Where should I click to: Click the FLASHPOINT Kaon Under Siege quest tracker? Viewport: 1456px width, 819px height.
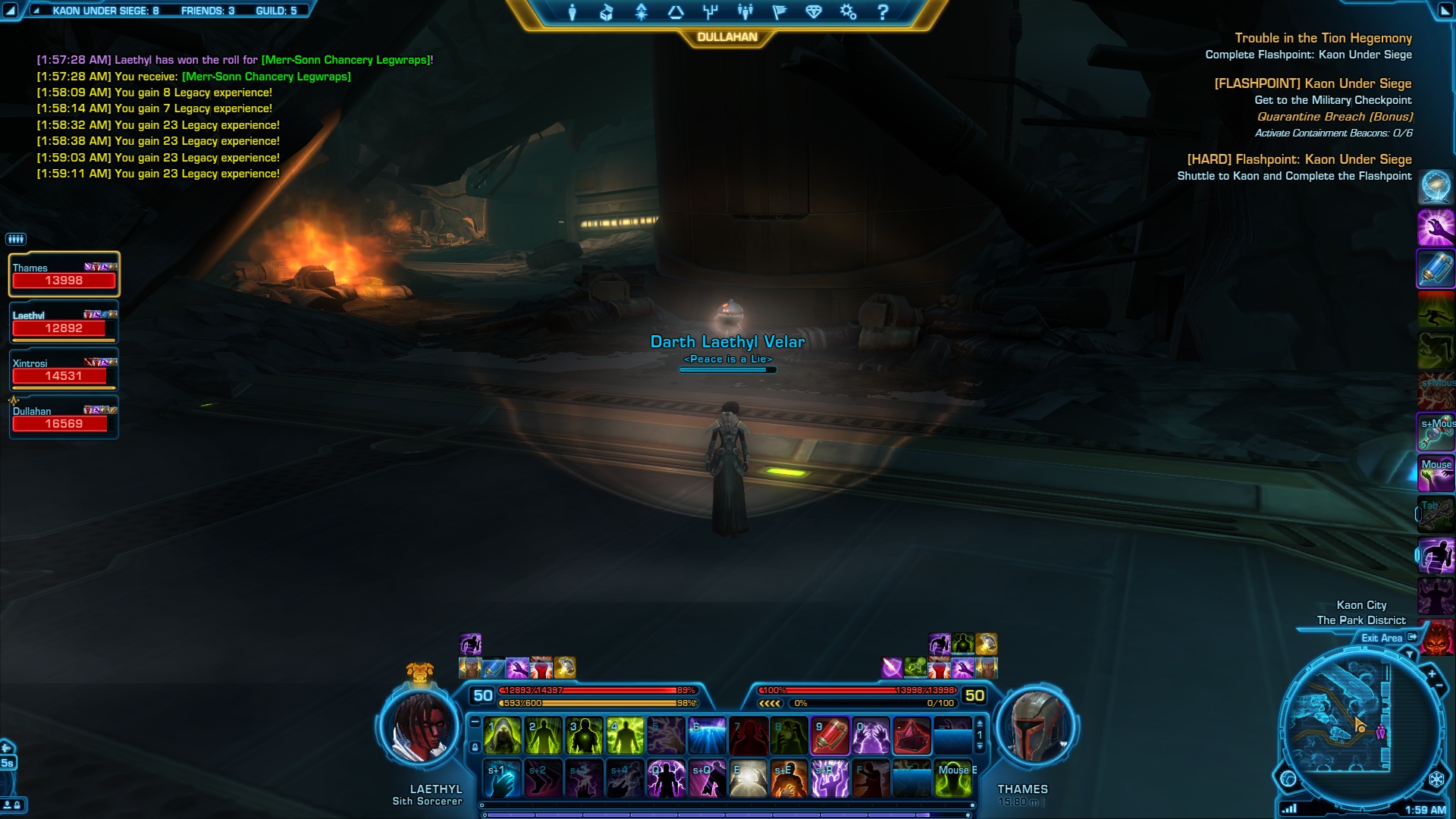1313,83
